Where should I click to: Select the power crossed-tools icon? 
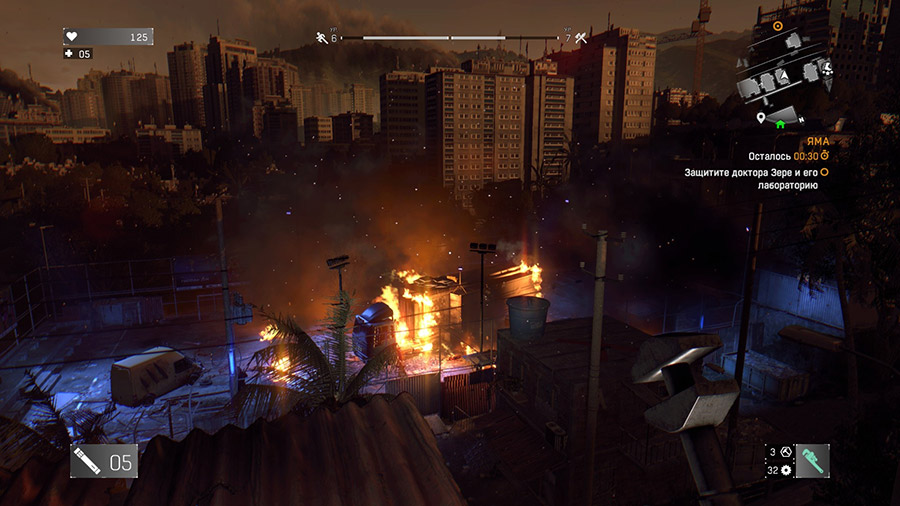point(580,39)
